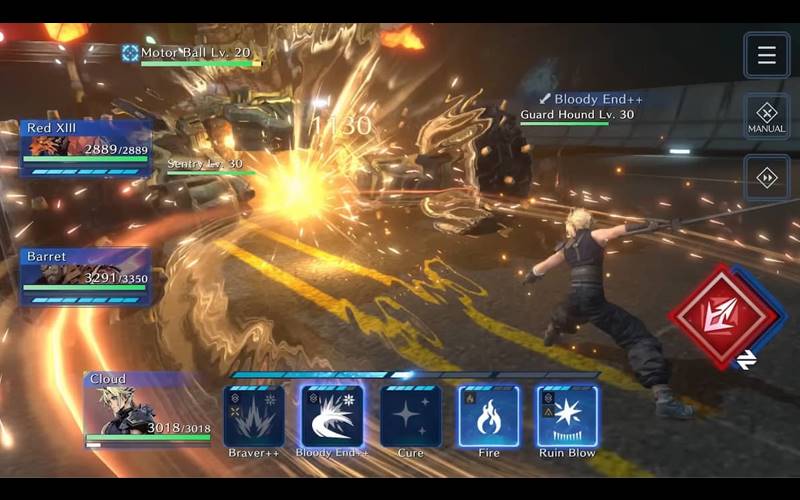
Task: Cast the Fire spell
Action: coord(488,416)
